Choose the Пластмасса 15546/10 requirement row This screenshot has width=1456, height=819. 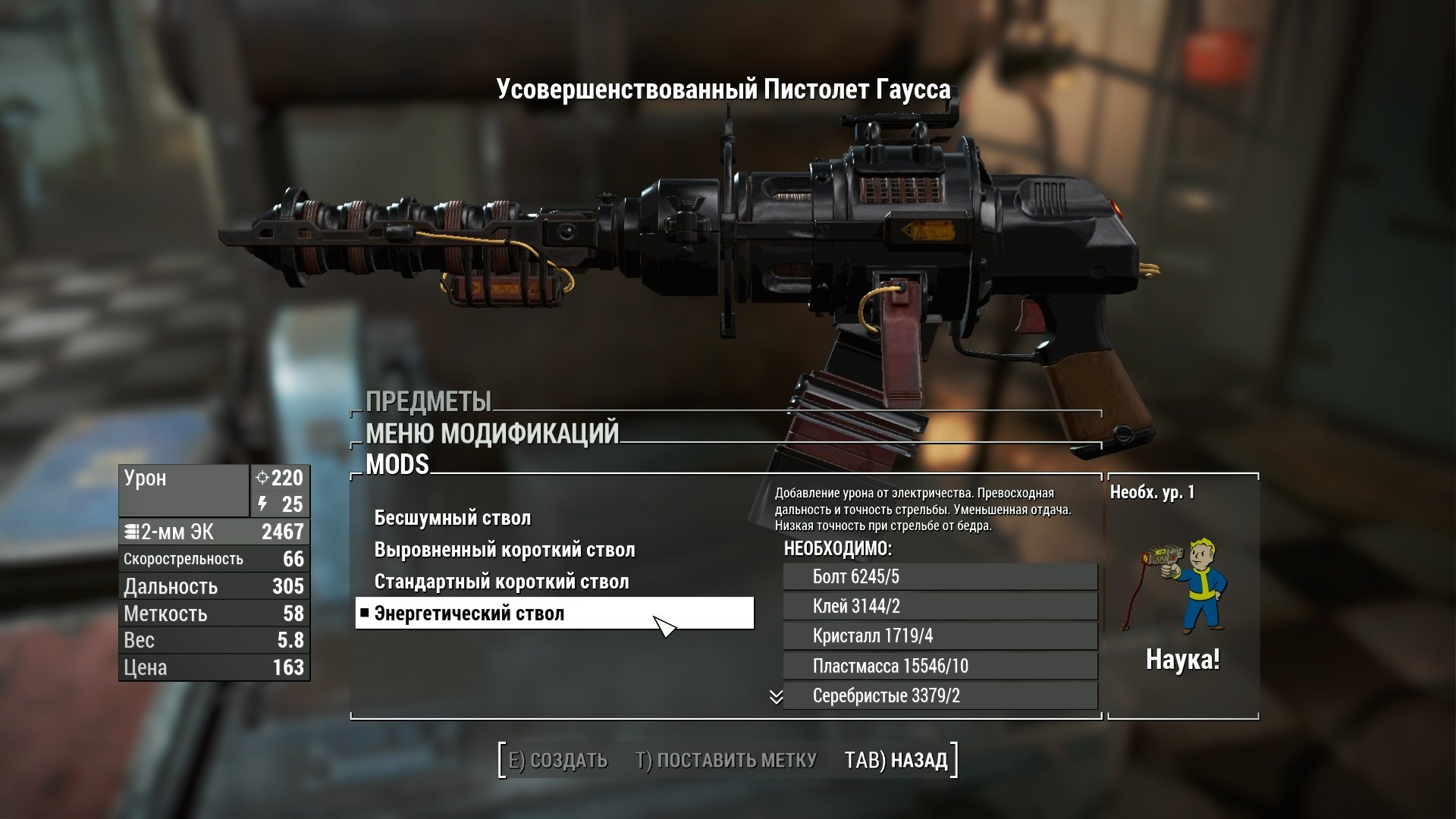pyautogui.click(x=940, y=667)
